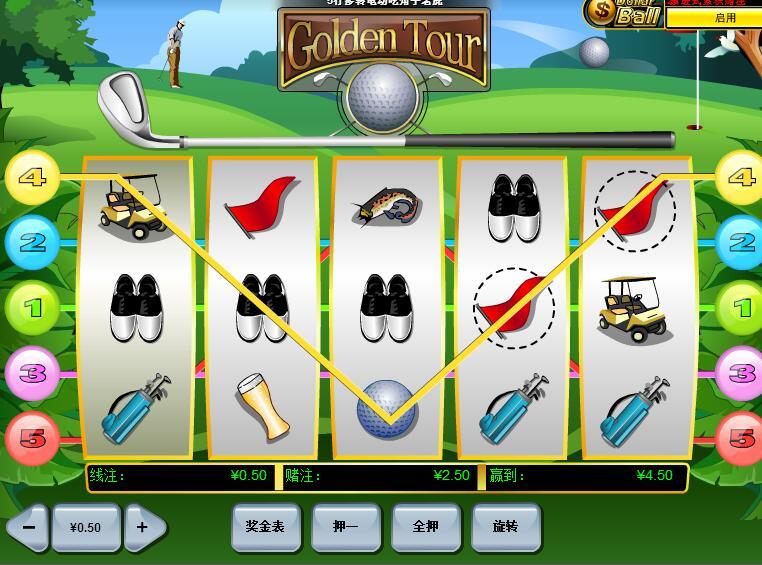Spin the reels with 旋转

[505, 526]
